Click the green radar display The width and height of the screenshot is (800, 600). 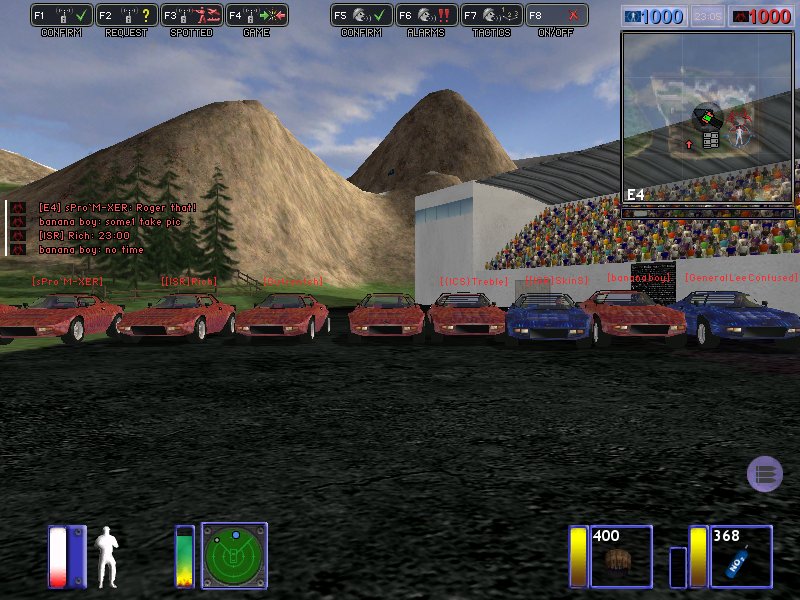234,555
